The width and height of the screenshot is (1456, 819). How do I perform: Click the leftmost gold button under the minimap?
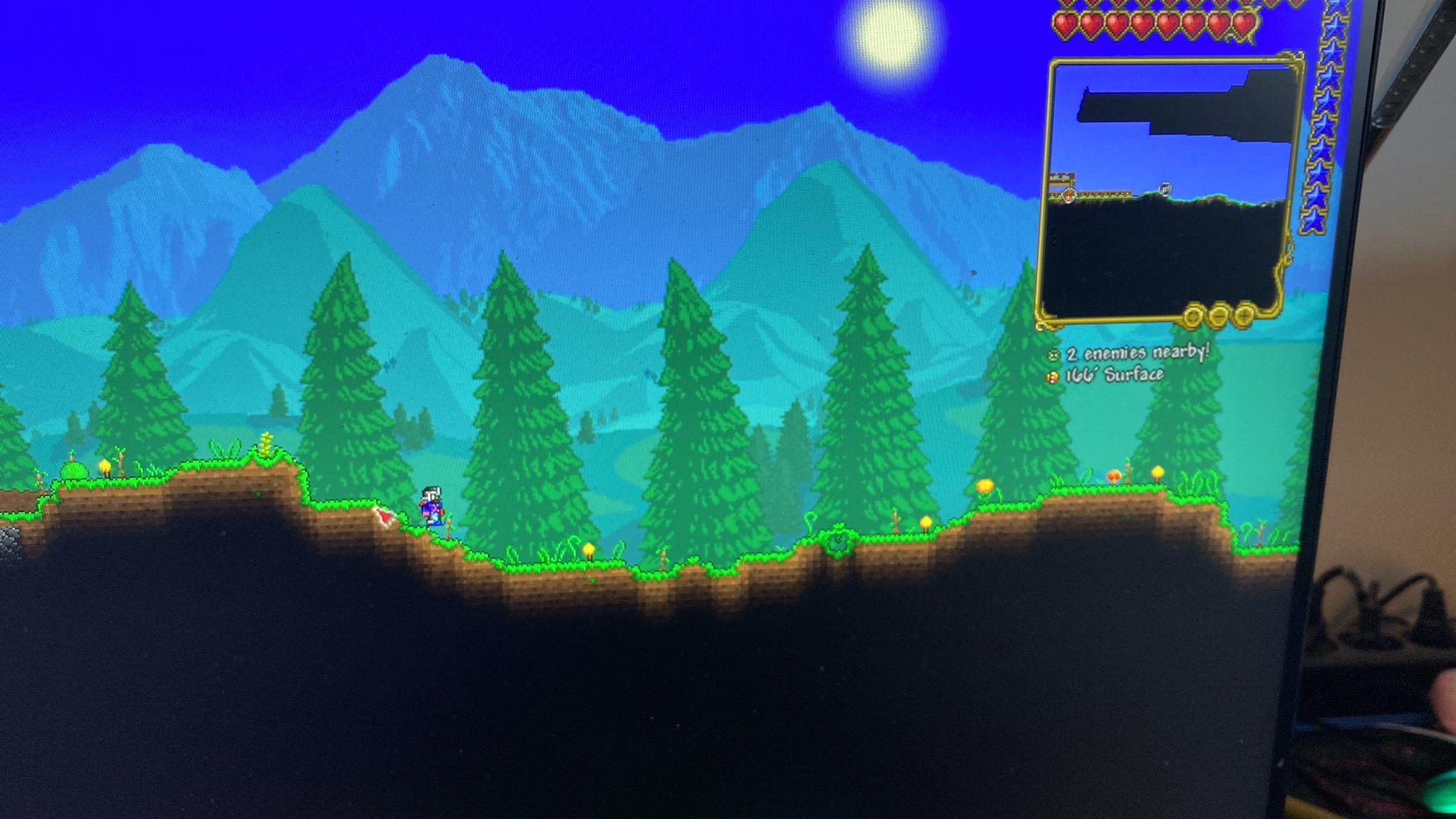pos(1194,316)
